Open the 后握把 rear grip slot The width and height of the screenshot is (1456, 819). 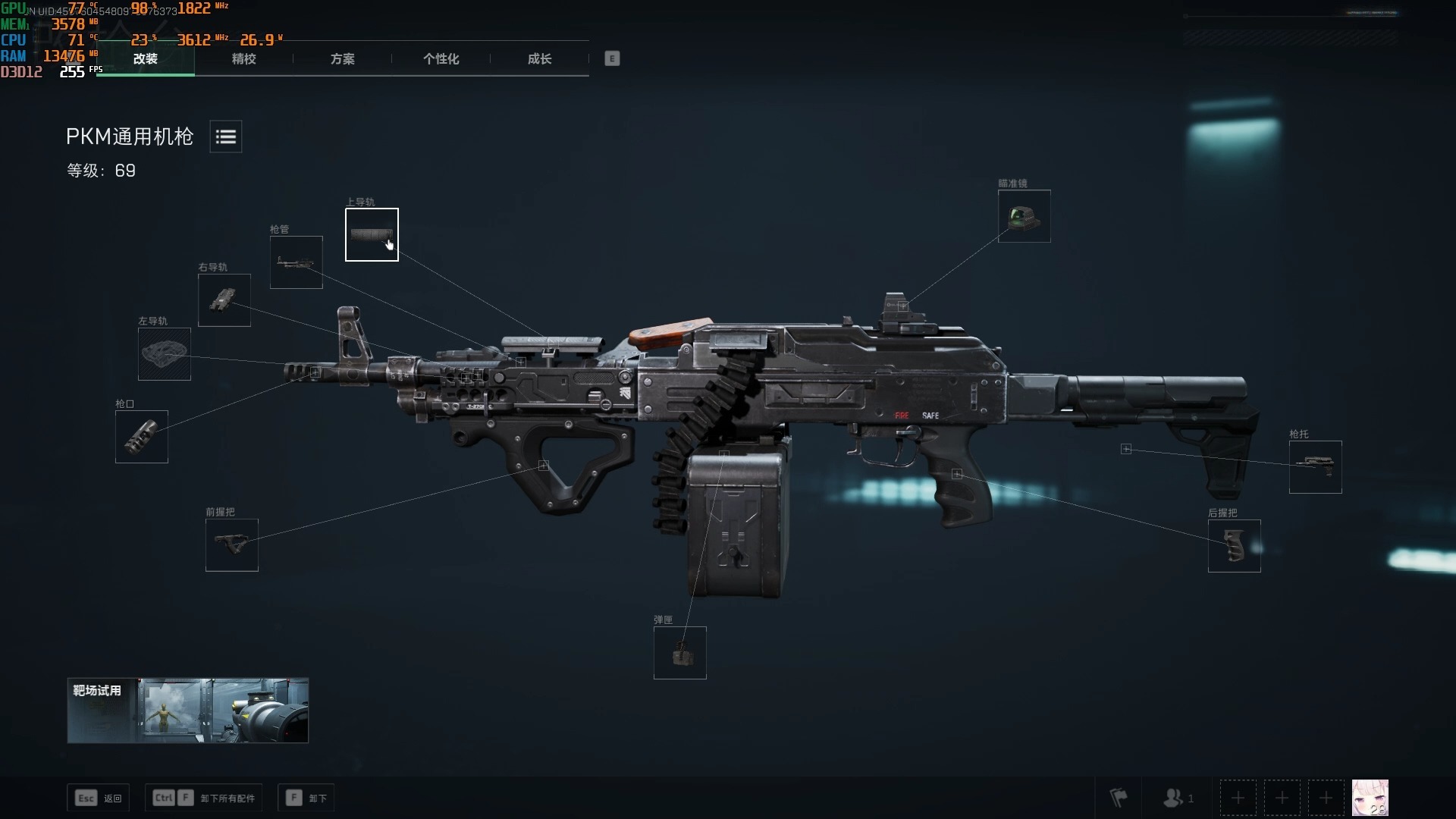click(x=1234, y=546)
